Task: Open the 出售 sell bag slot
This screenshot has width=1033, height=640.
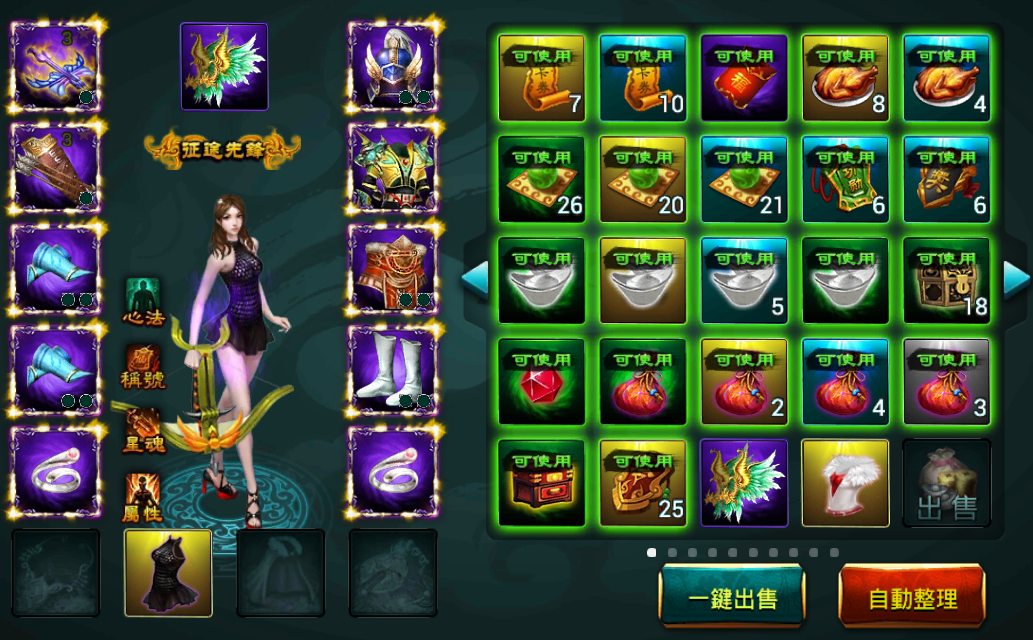Action: point(946,483)
